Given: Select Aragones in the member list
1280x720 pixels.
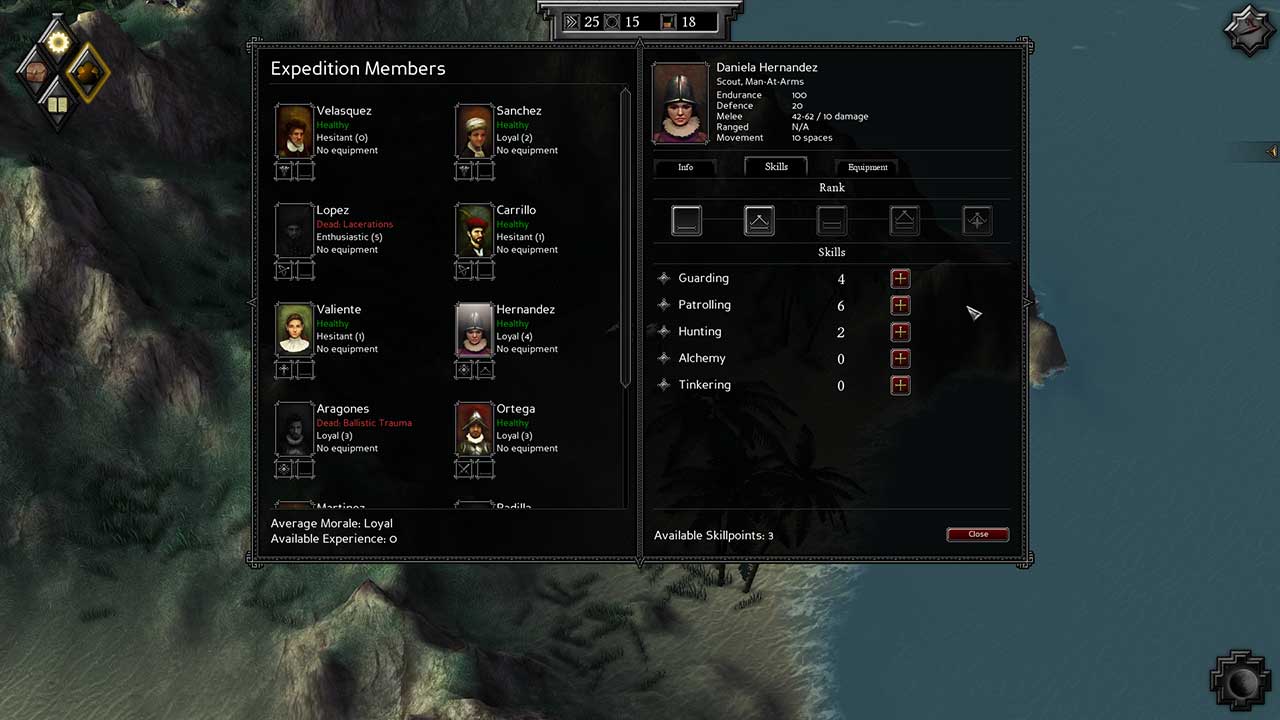Looking at the screenshot, I should [x=295, y=428].
